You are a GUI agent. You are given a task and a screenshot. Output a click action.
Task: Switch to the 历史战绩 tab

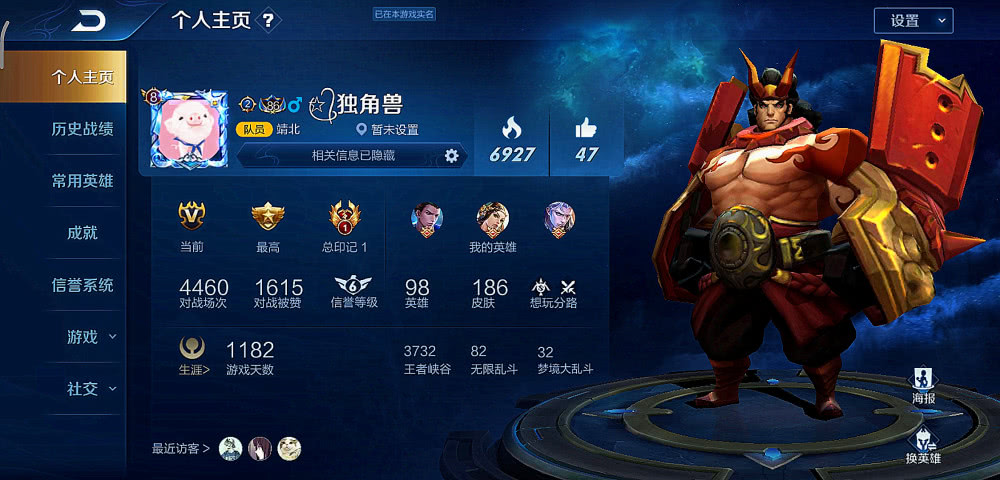tap(82, 129)
